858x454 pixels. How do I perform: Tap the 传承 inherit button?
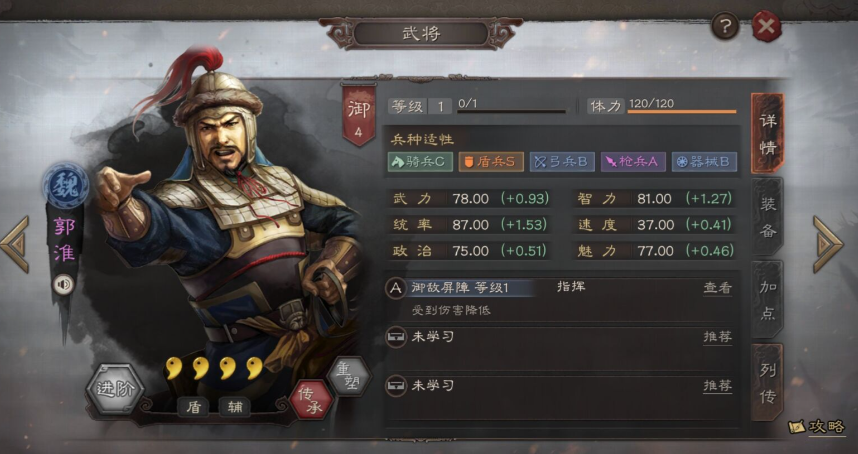(x=309, y=398)
